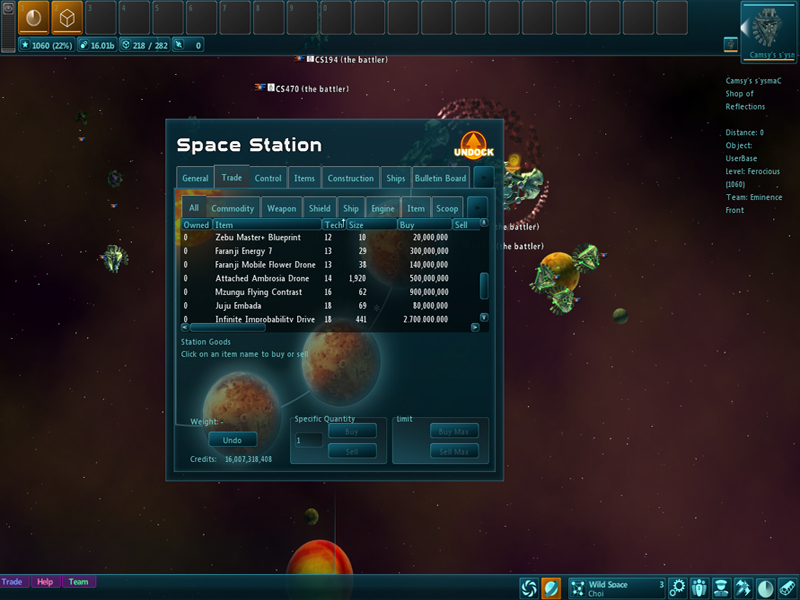Open the Control tab
The image size is (800, 600).
click(268, 179)
